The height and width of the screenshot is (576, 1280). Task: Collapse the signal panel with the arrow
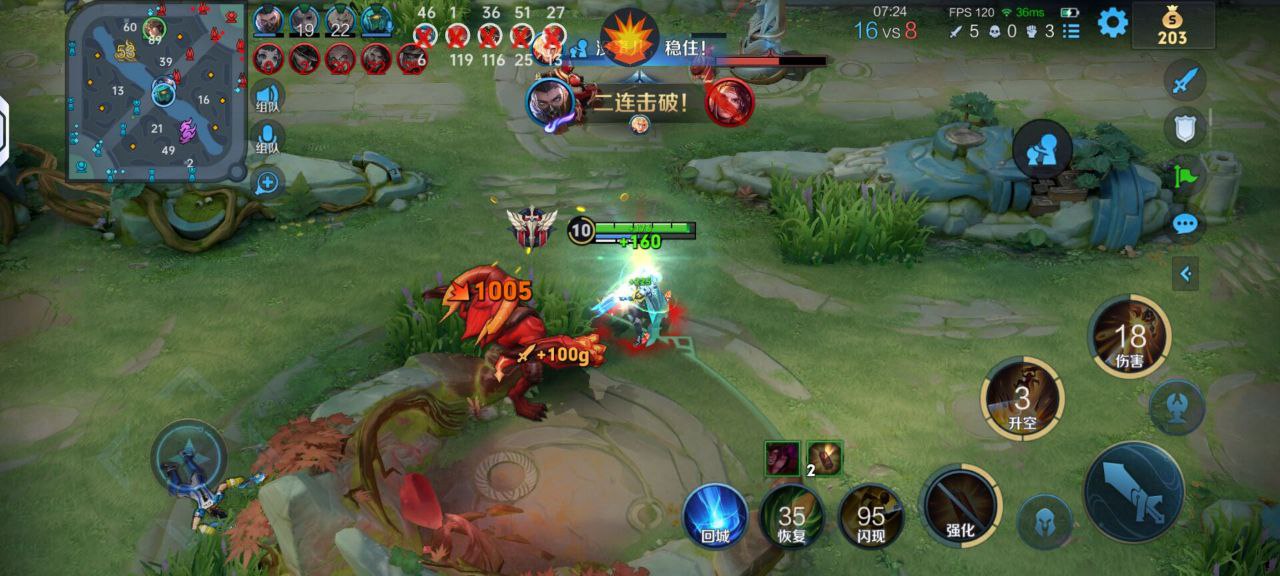[x=1185, y=273]
